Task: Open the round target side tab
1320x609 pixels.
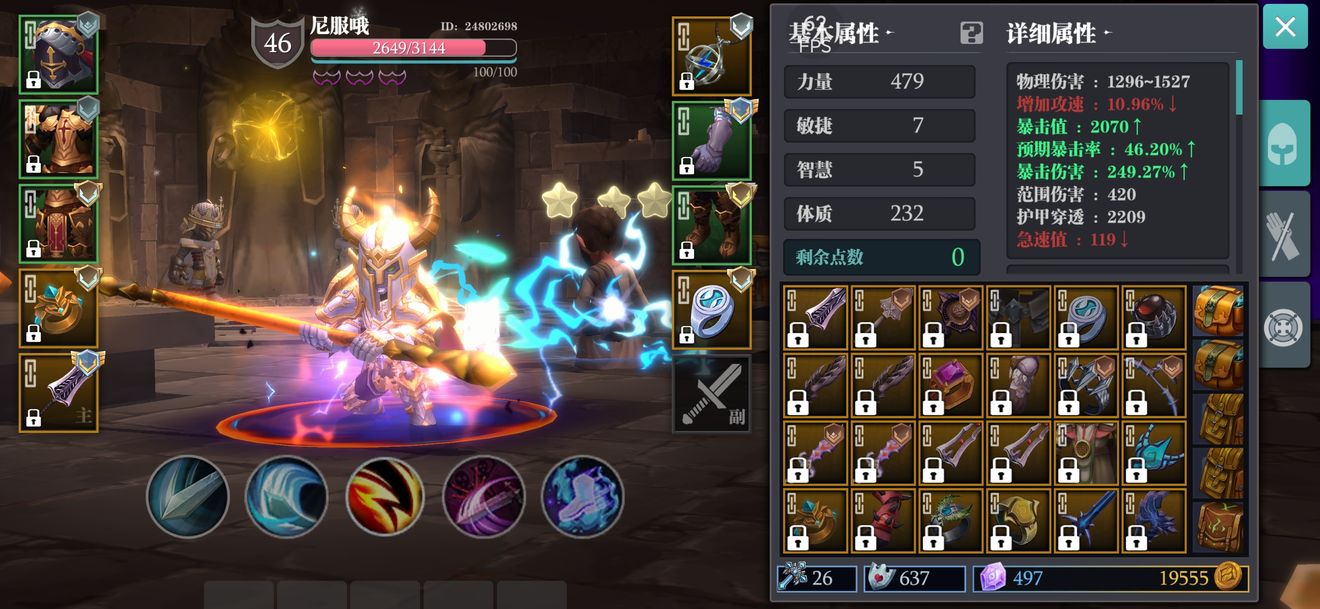Action: coord(1284,325)
